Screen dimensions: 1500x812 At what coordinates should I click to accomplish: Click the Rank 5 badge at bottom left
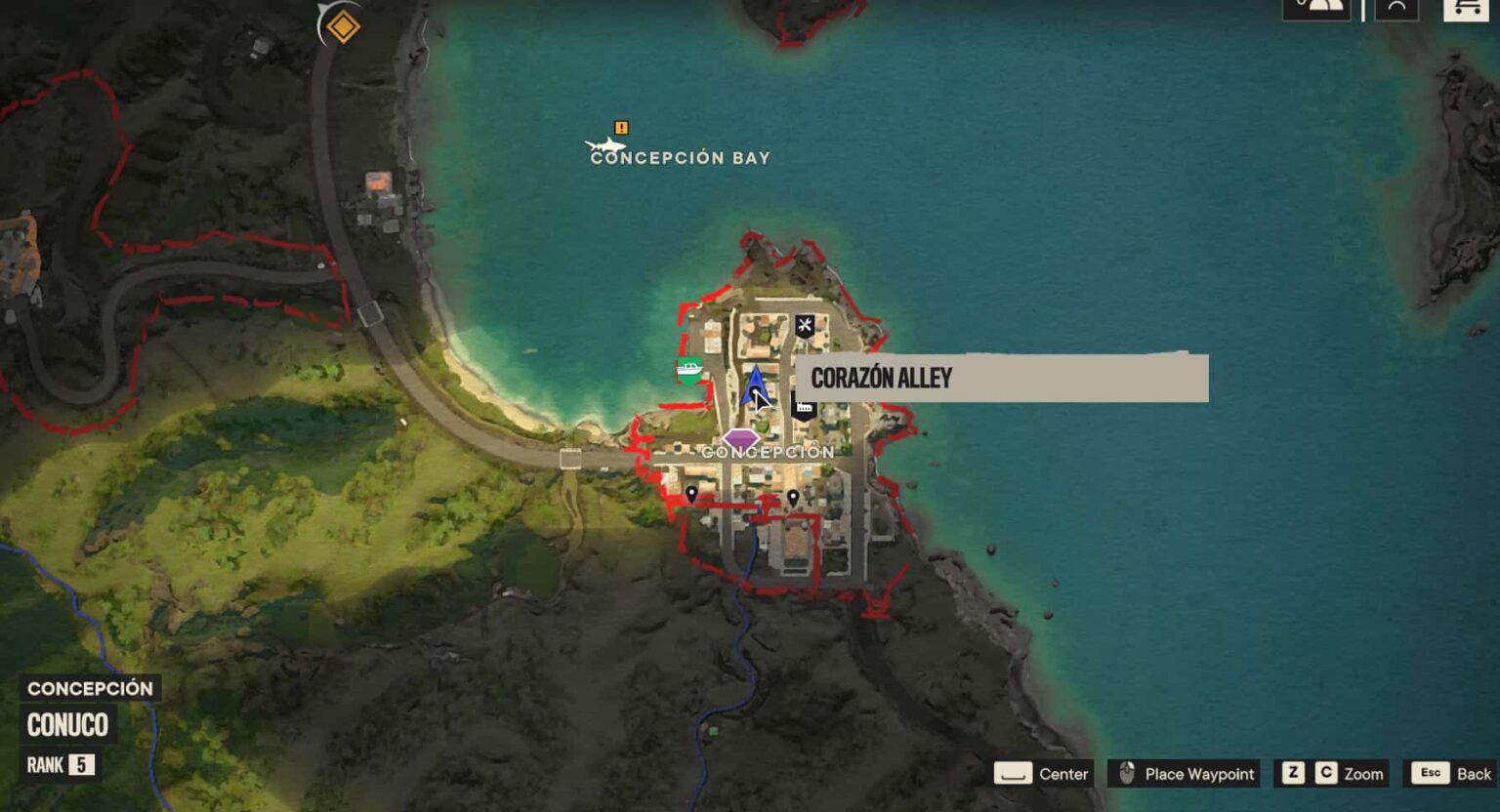59,766
